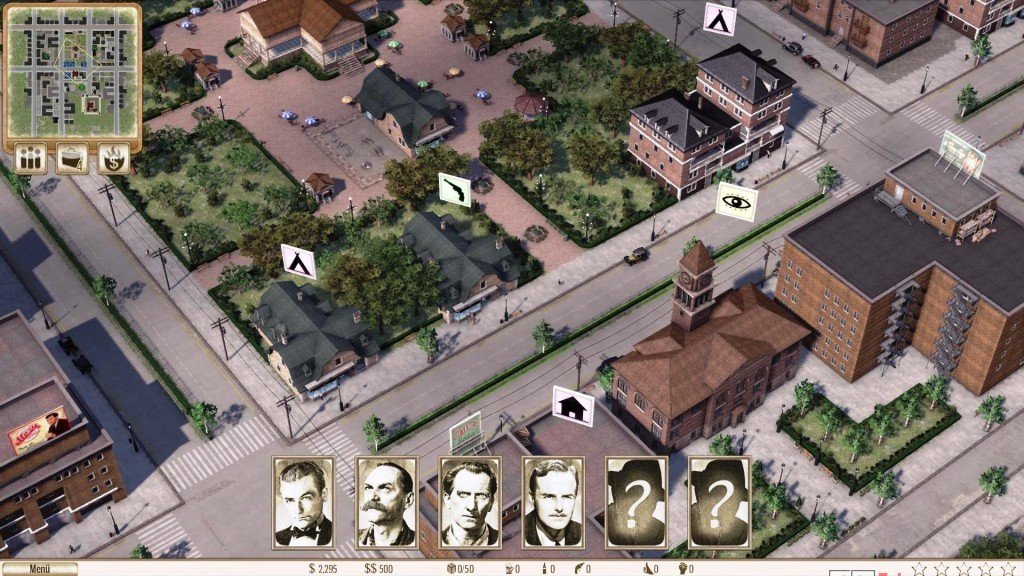Click the city minimap

(x=71, y=71)
